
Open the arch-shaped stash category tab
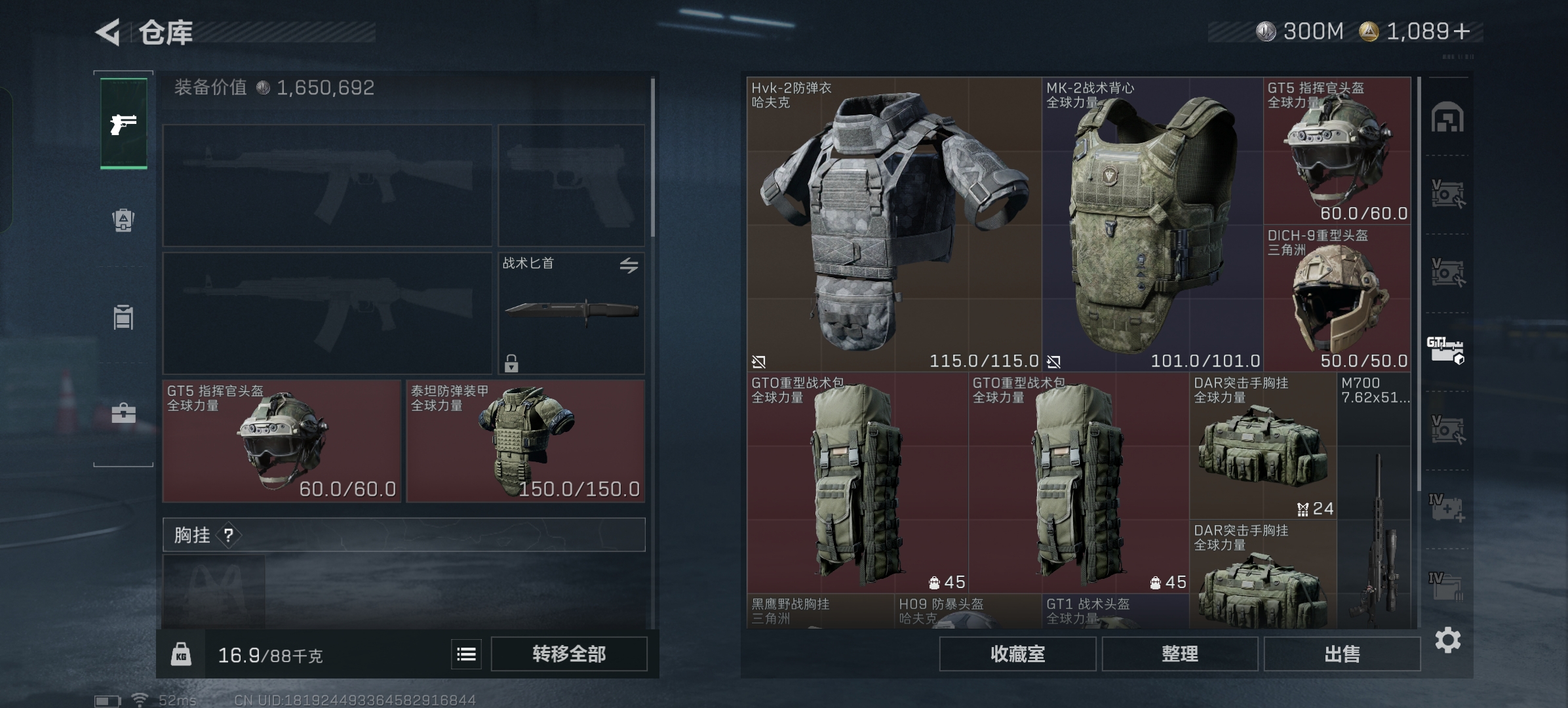(1447, 118)
